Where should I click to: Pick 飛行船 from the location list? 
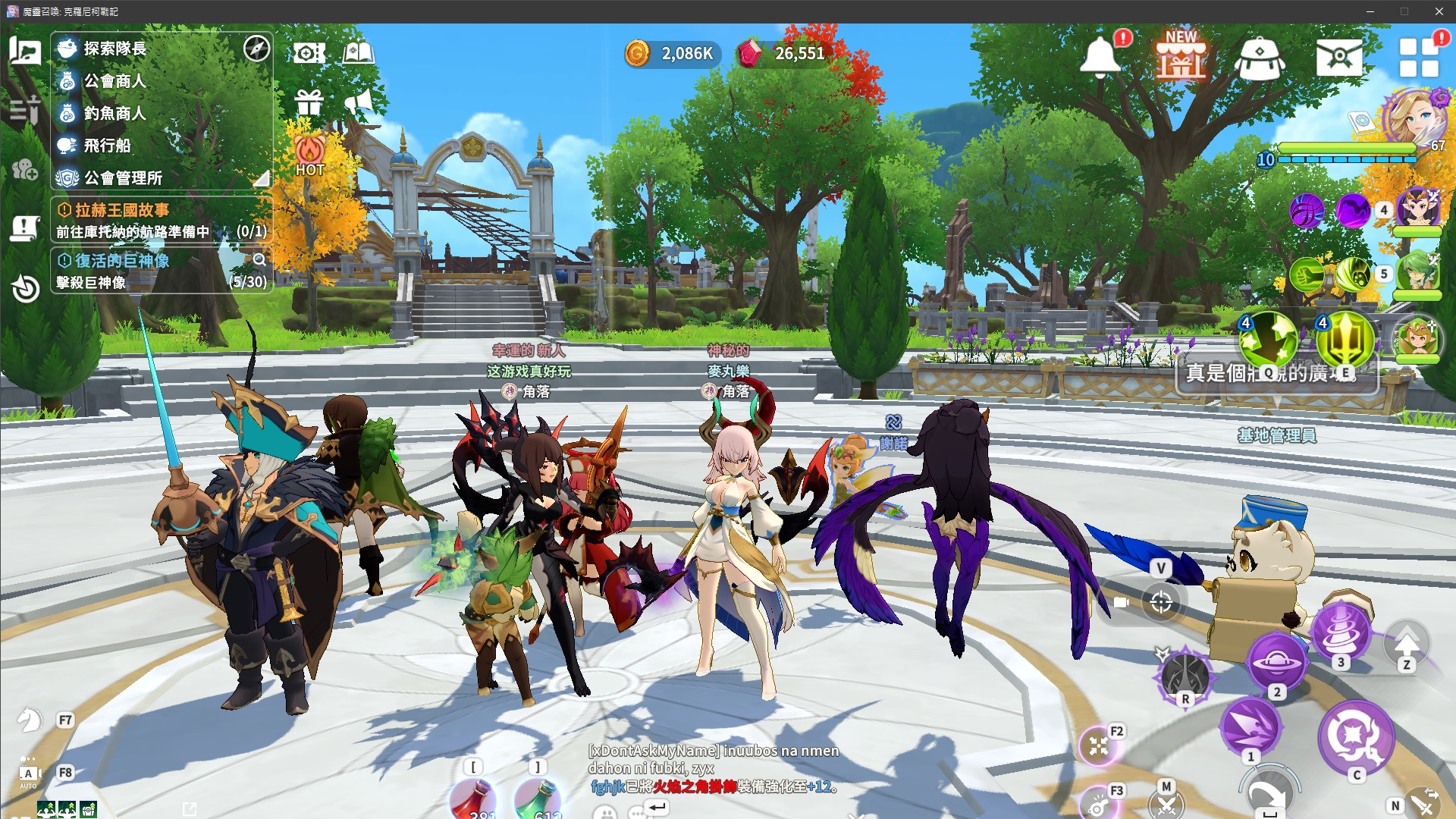107,146
